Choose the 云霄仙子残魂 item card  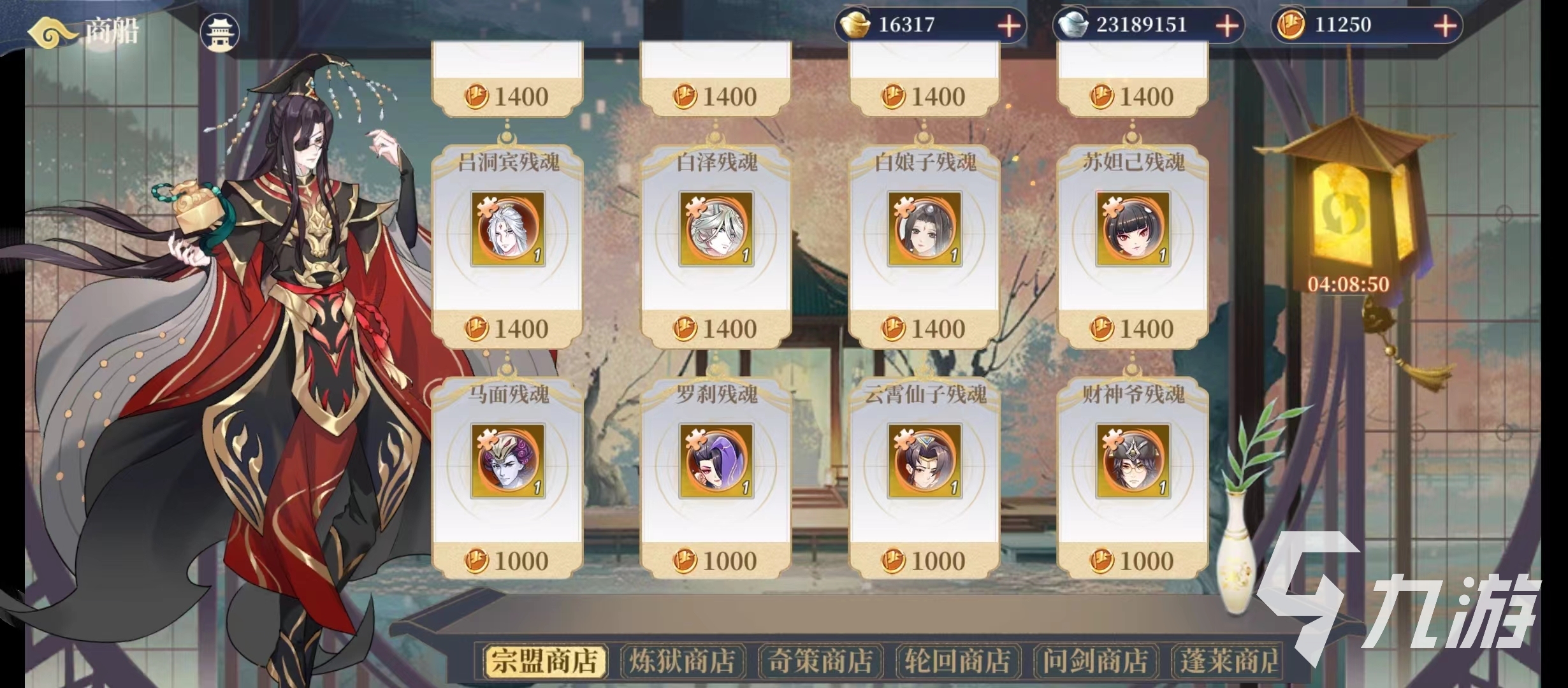click(x=925, y=478)
